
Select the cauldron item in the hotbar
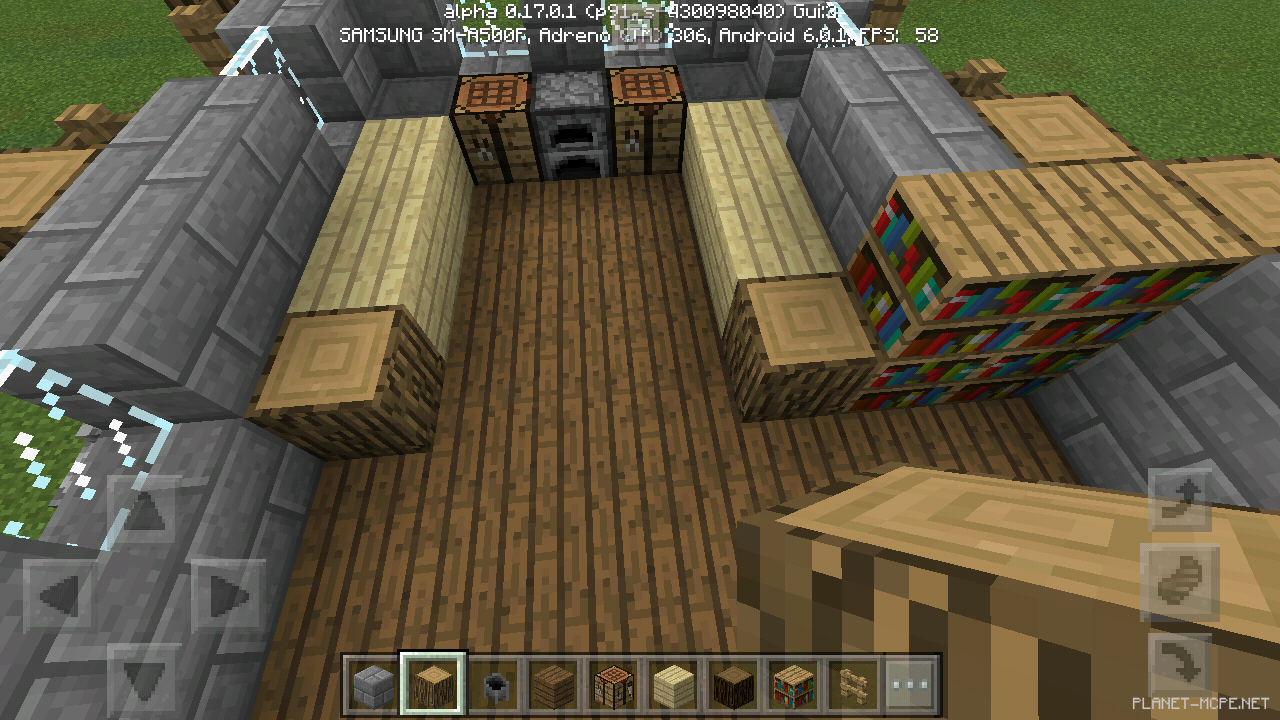click(x=493, y=685)
